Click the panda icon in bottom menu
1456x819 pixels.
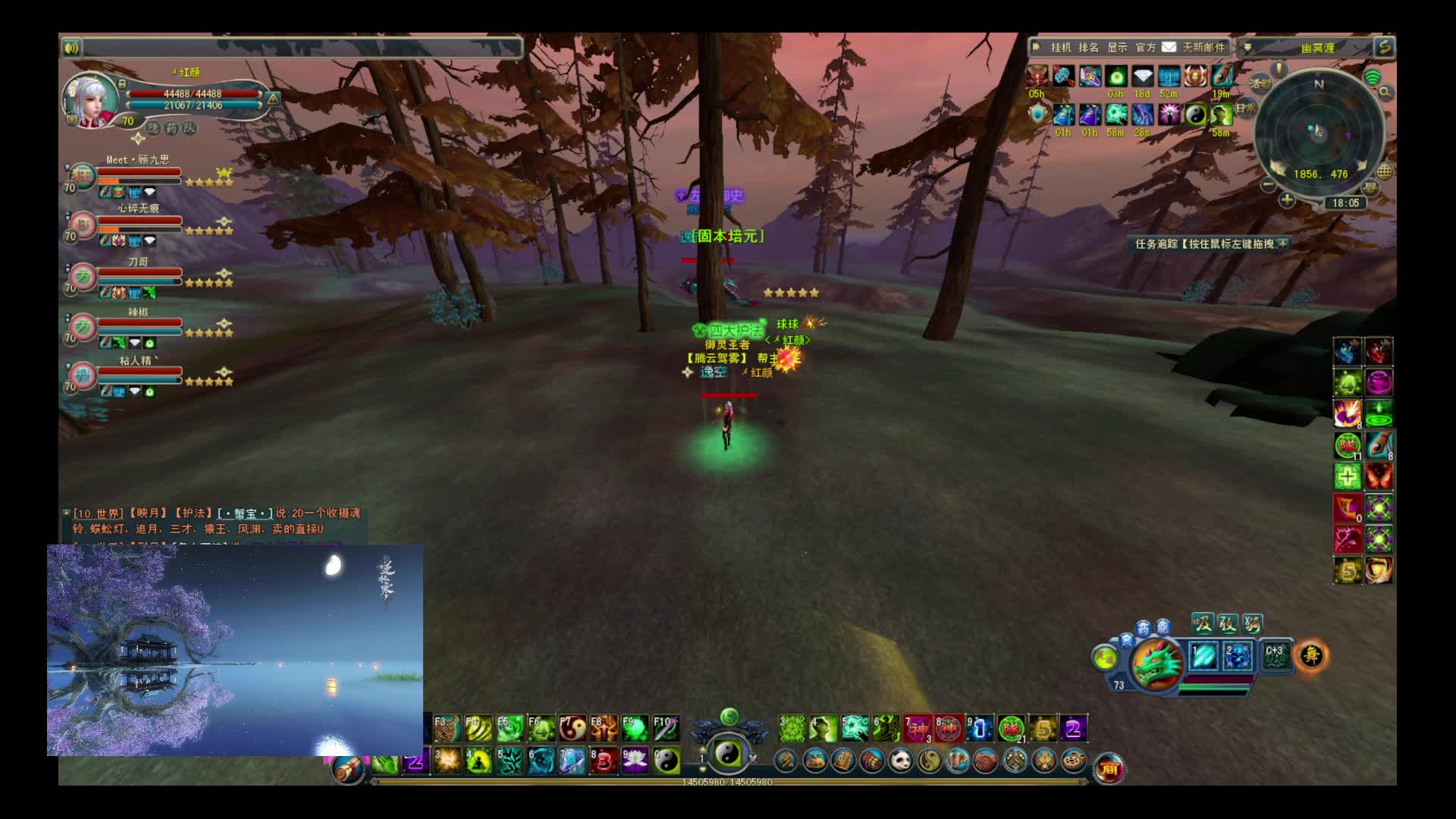(x=900, y=760)
